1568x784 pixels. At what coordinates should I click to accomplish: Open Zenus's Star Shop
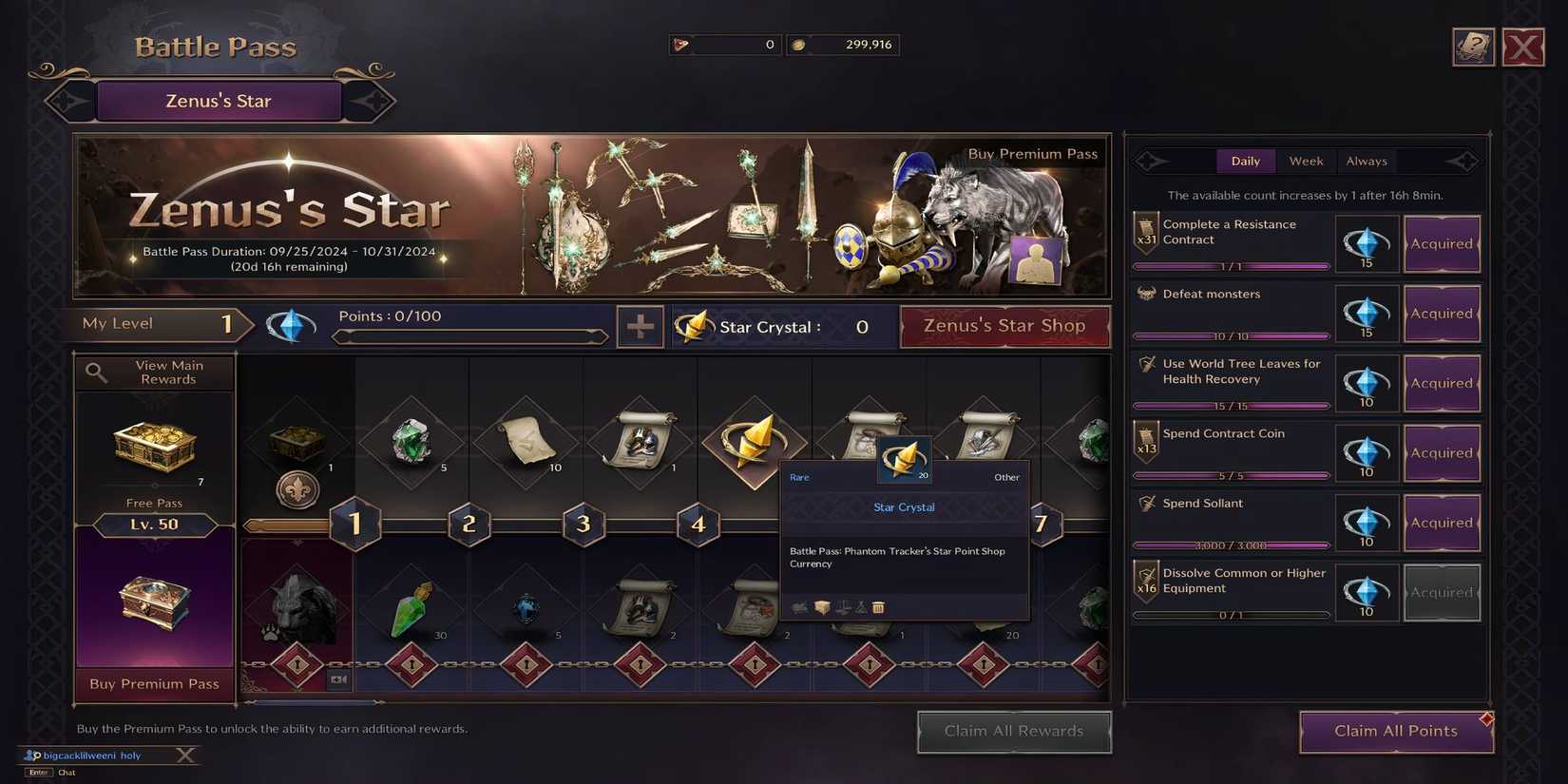(1004, 326)
